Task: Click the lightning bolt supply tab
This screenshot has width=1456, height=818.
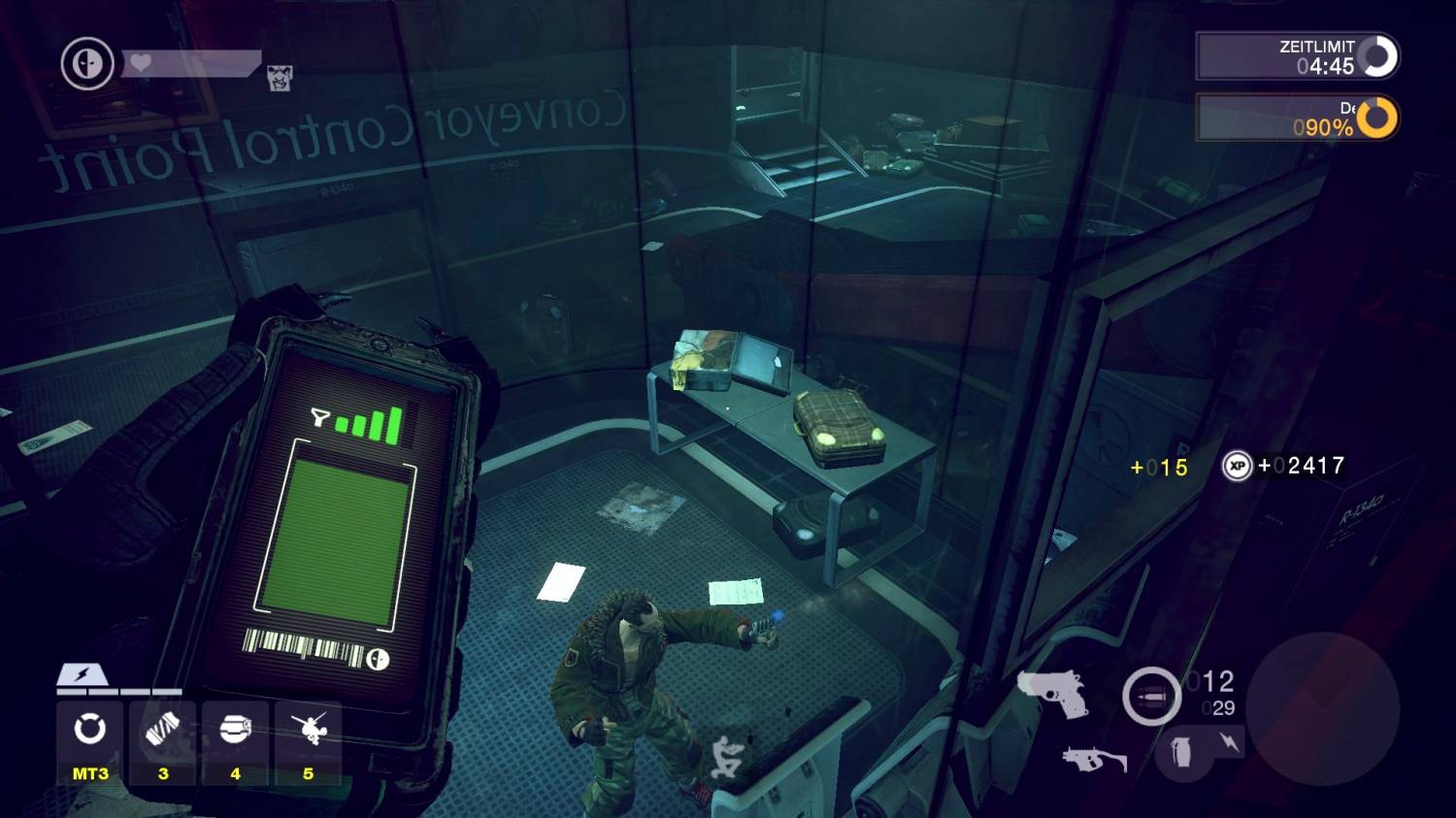Action: pos(82,674)
